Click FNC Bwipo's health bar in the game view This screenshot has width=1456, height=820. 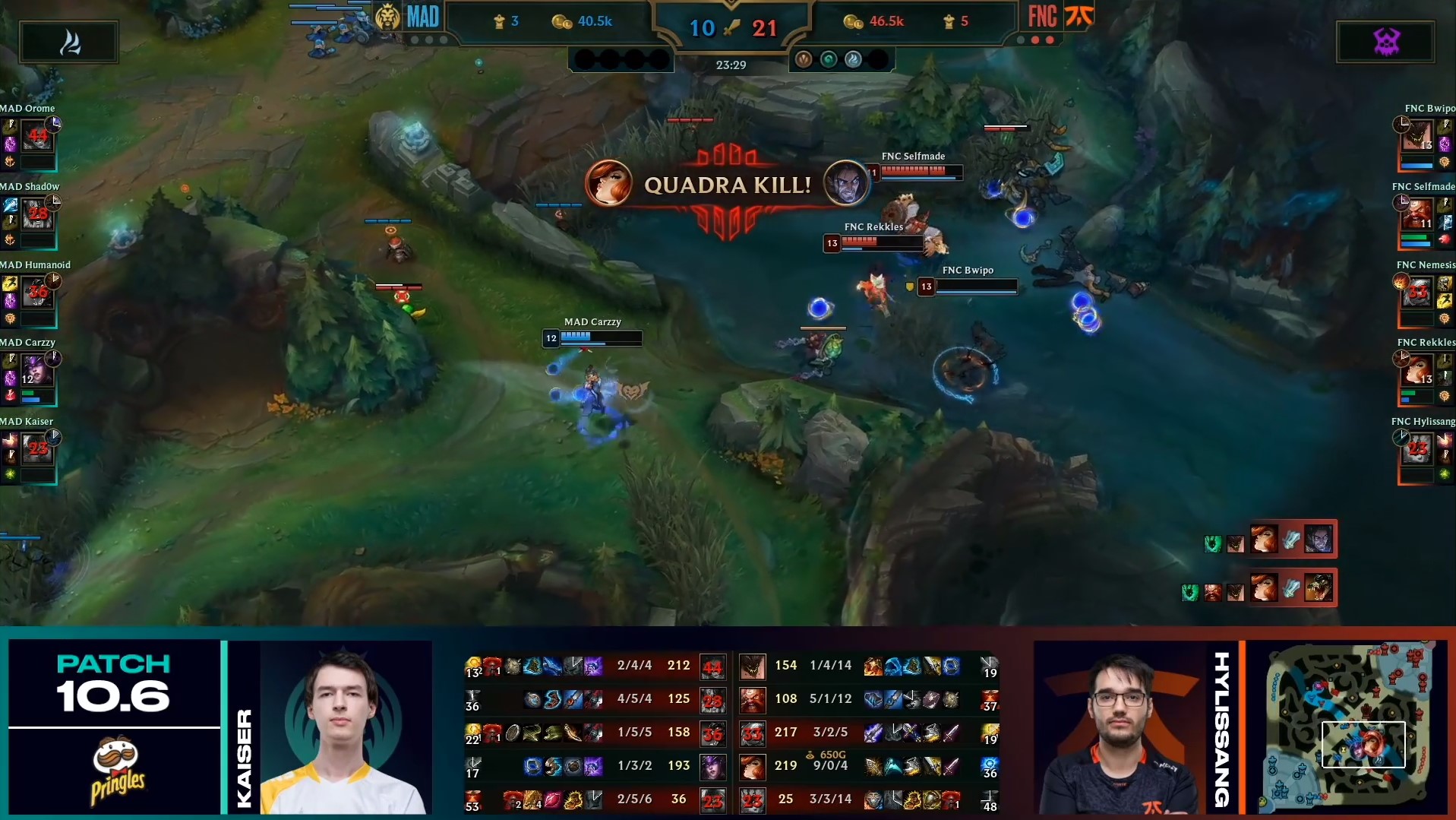[x=978, y=287]
